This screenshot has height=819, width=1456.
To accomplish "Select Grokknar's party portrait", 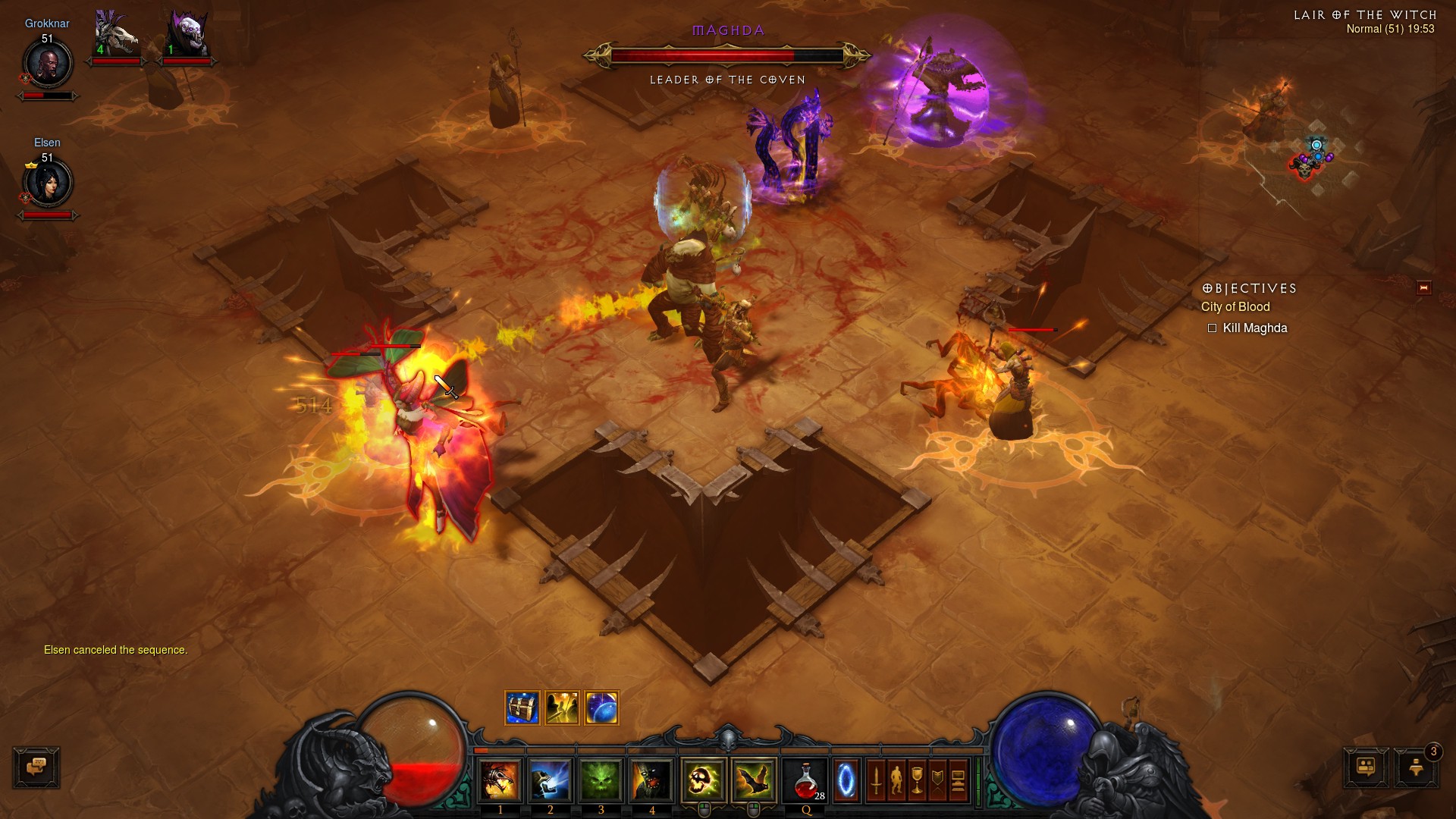I will (48, 64).
